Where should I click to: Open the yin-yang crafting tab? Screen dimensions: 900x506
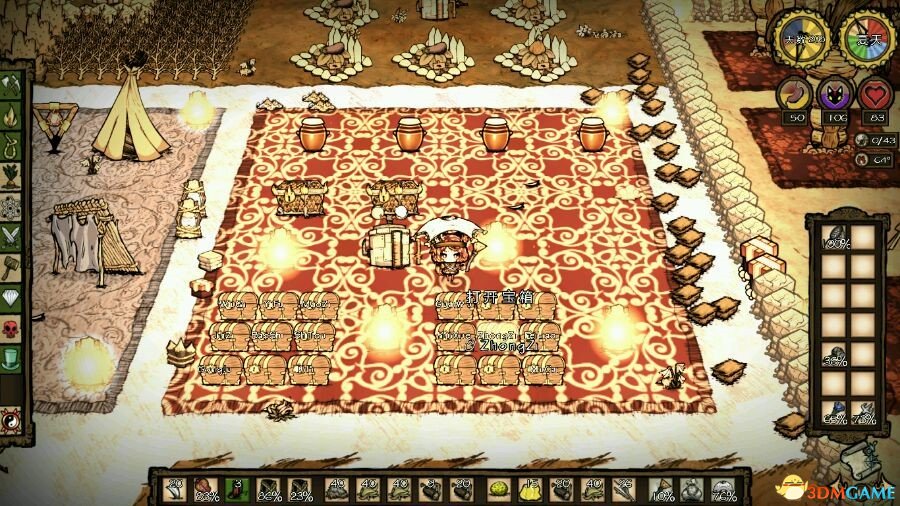click(14, 419)
